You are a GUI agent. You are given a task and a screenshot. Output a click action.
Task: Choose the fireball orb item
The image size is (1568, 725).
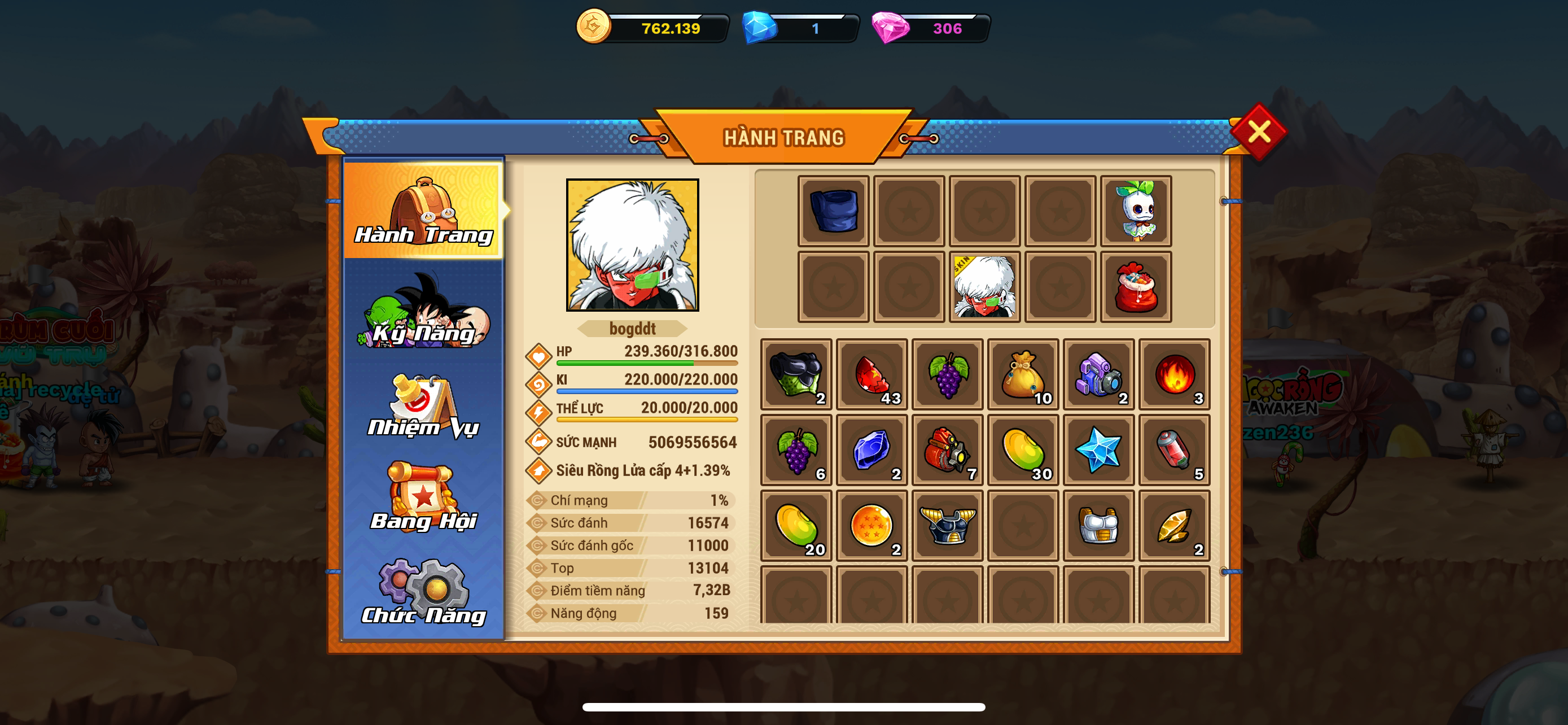1174,374
